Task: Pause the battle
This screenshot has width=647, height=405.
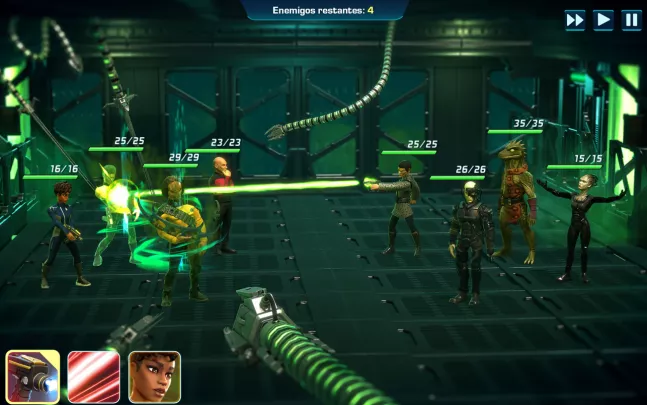Action: click(x=631, y=19)
